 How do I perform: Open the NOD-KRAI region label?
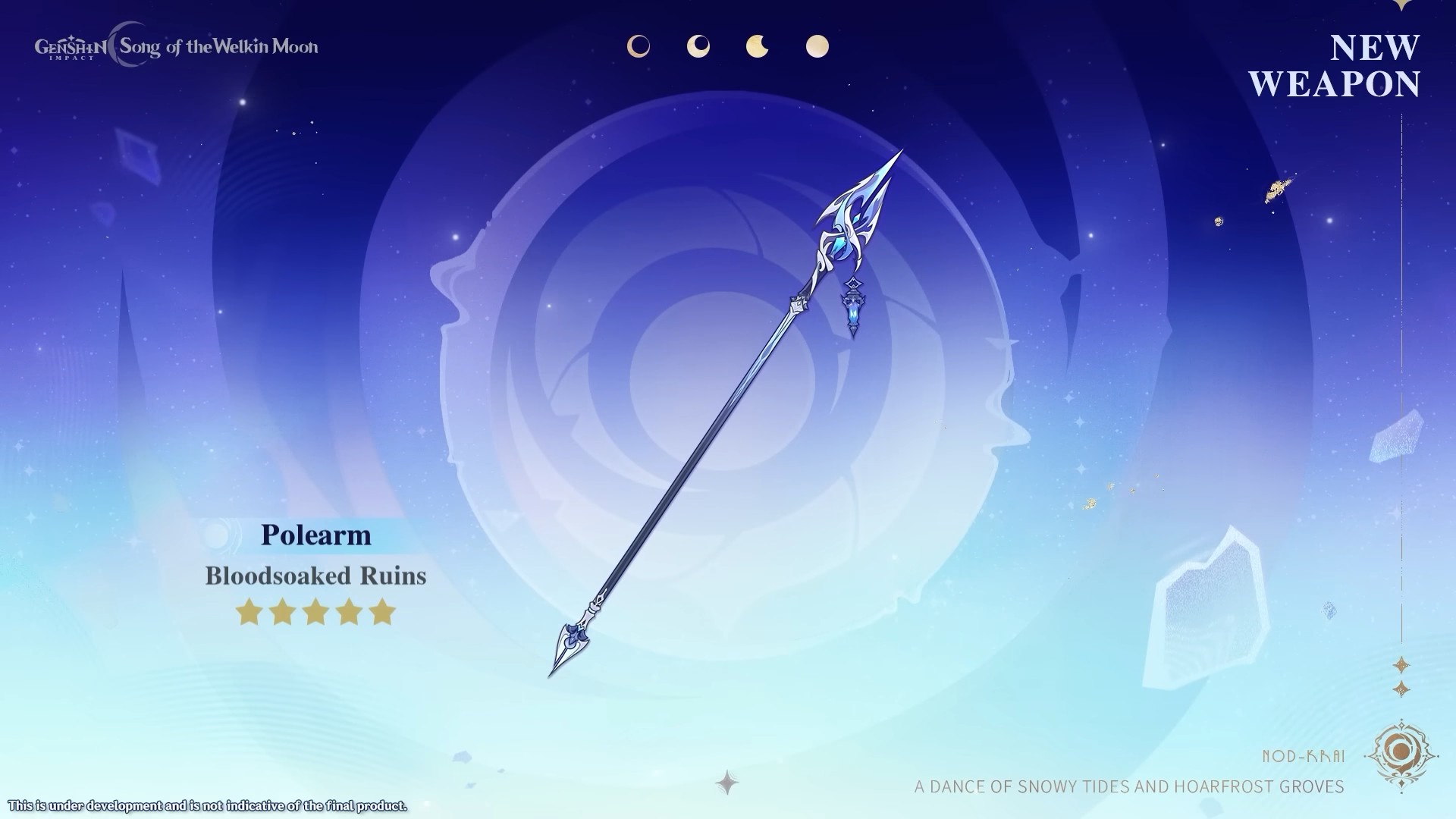(x=1307, y=755)
